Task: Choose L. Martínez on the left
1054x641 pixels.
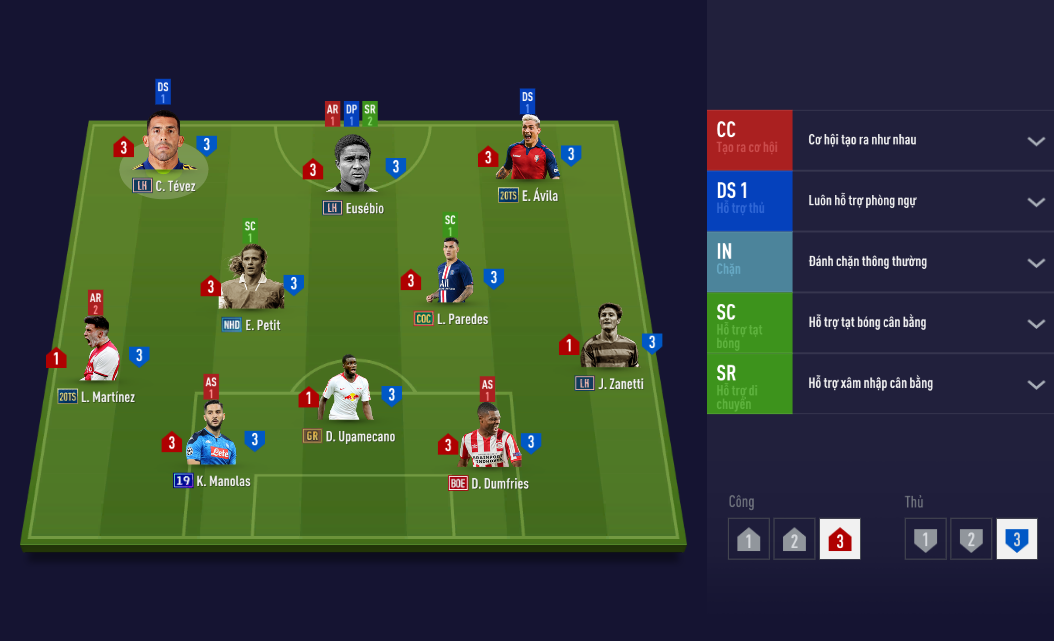Action: [x=99, y=353]
